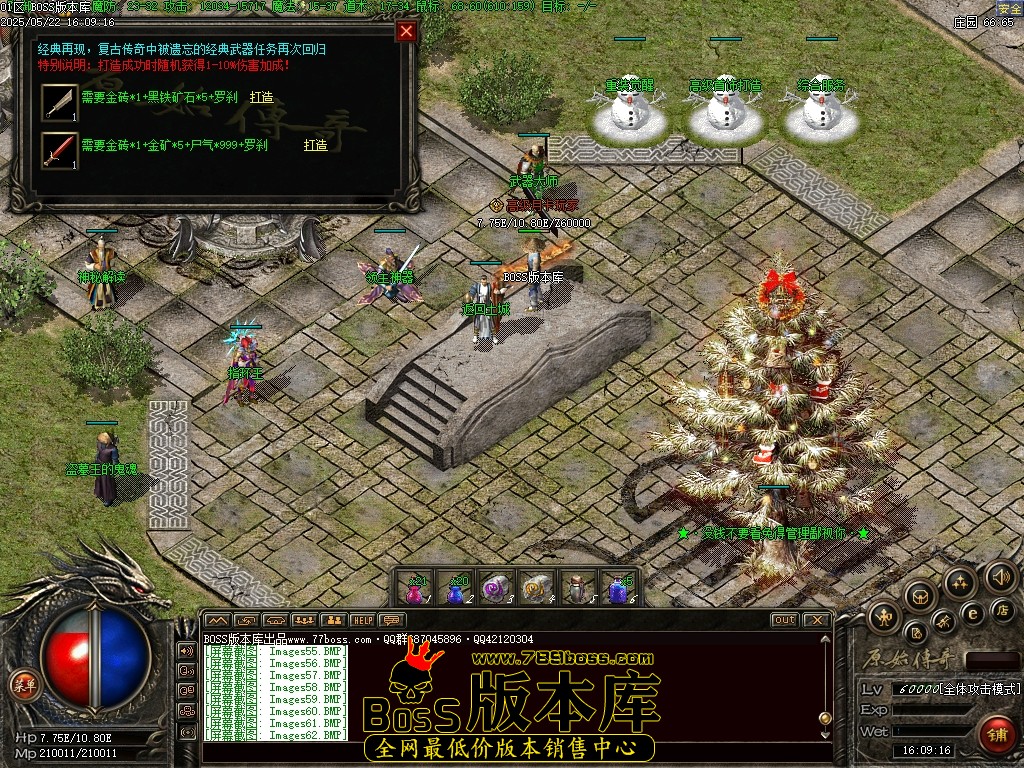Select the gray blade weapon icon
Image resolution: width=1024 pixels, height=768 pixels.
pos(59,102)
